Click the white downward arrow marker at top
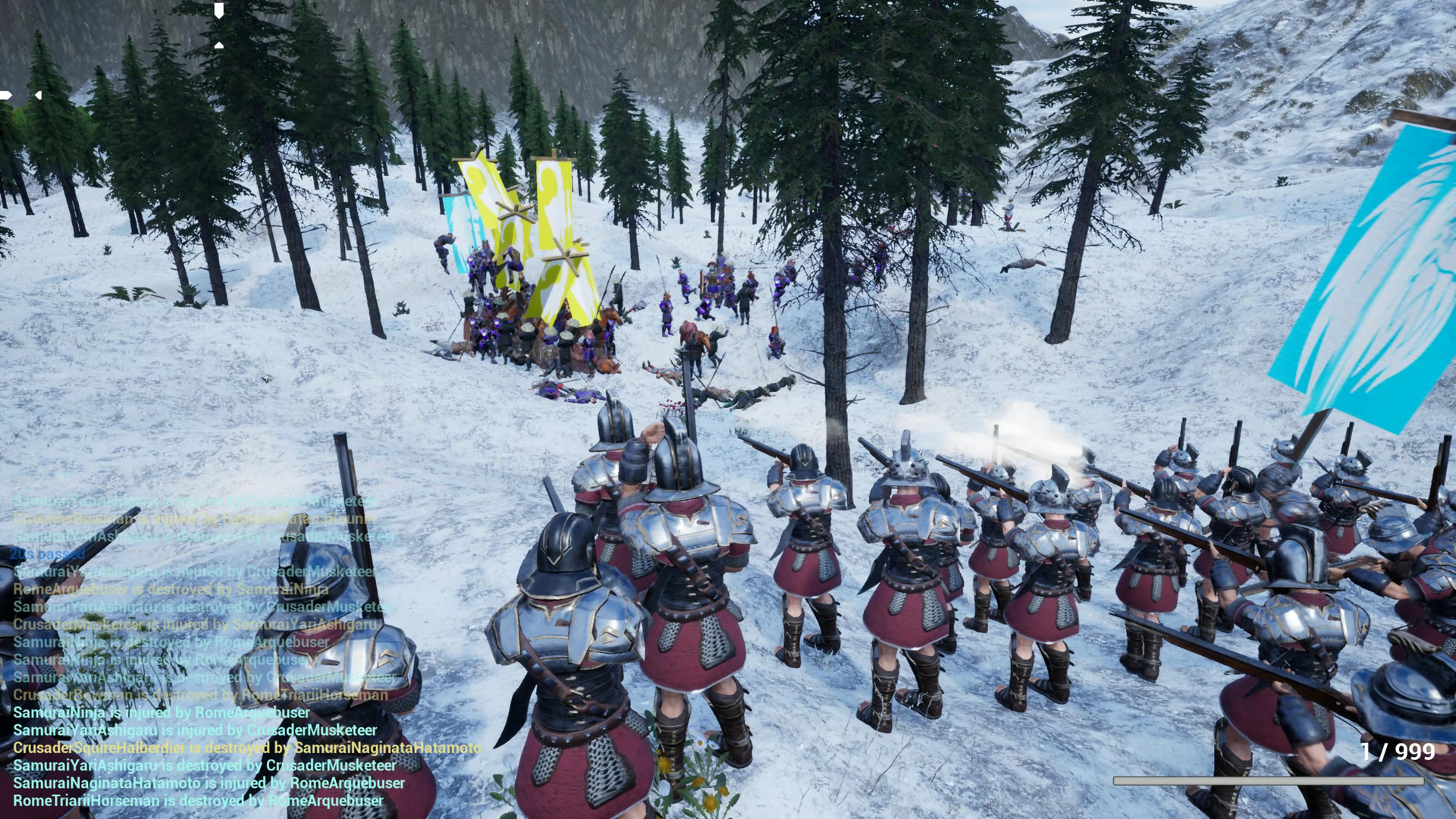 tap(219, 11)
